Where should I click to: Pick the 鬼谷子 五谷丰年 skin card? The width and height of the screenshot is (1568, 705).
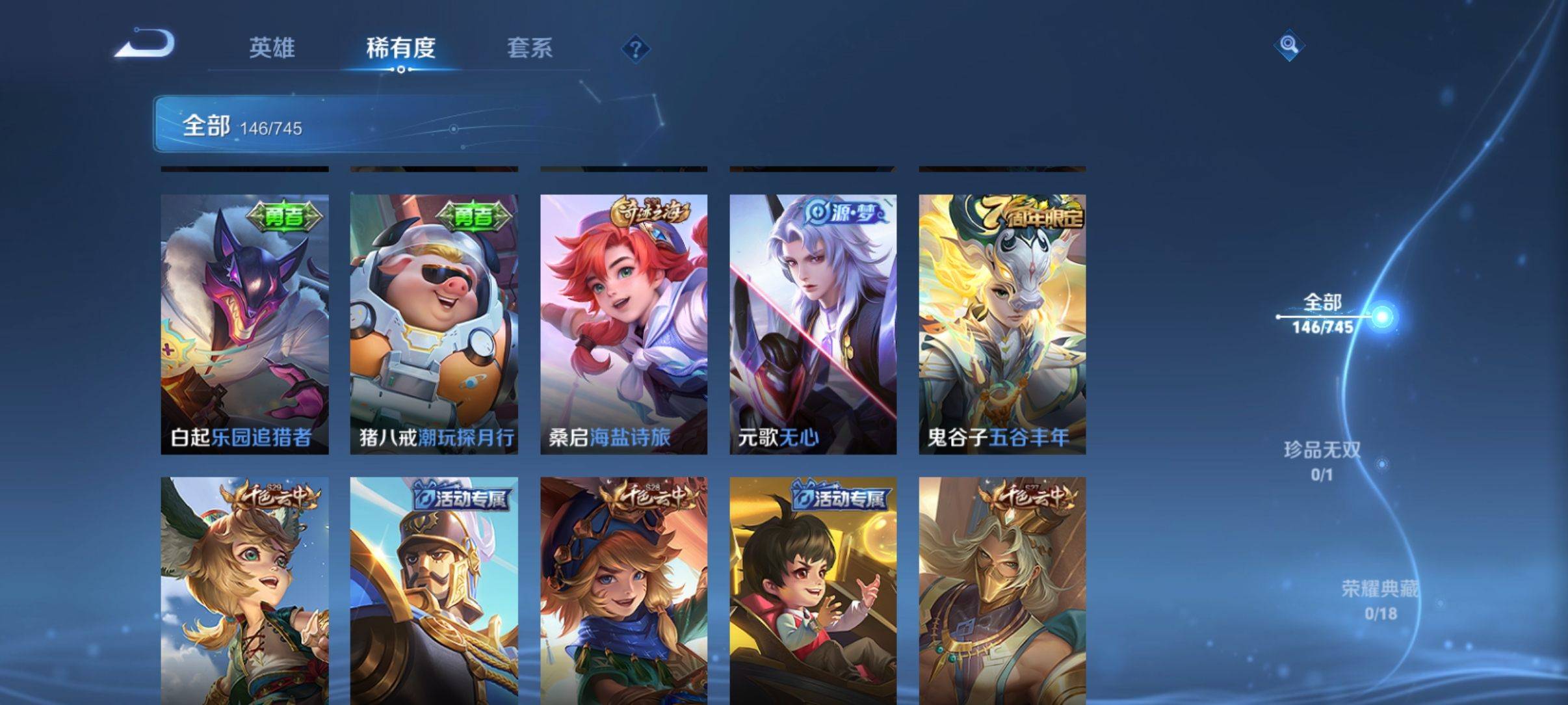pos(1002,324)
